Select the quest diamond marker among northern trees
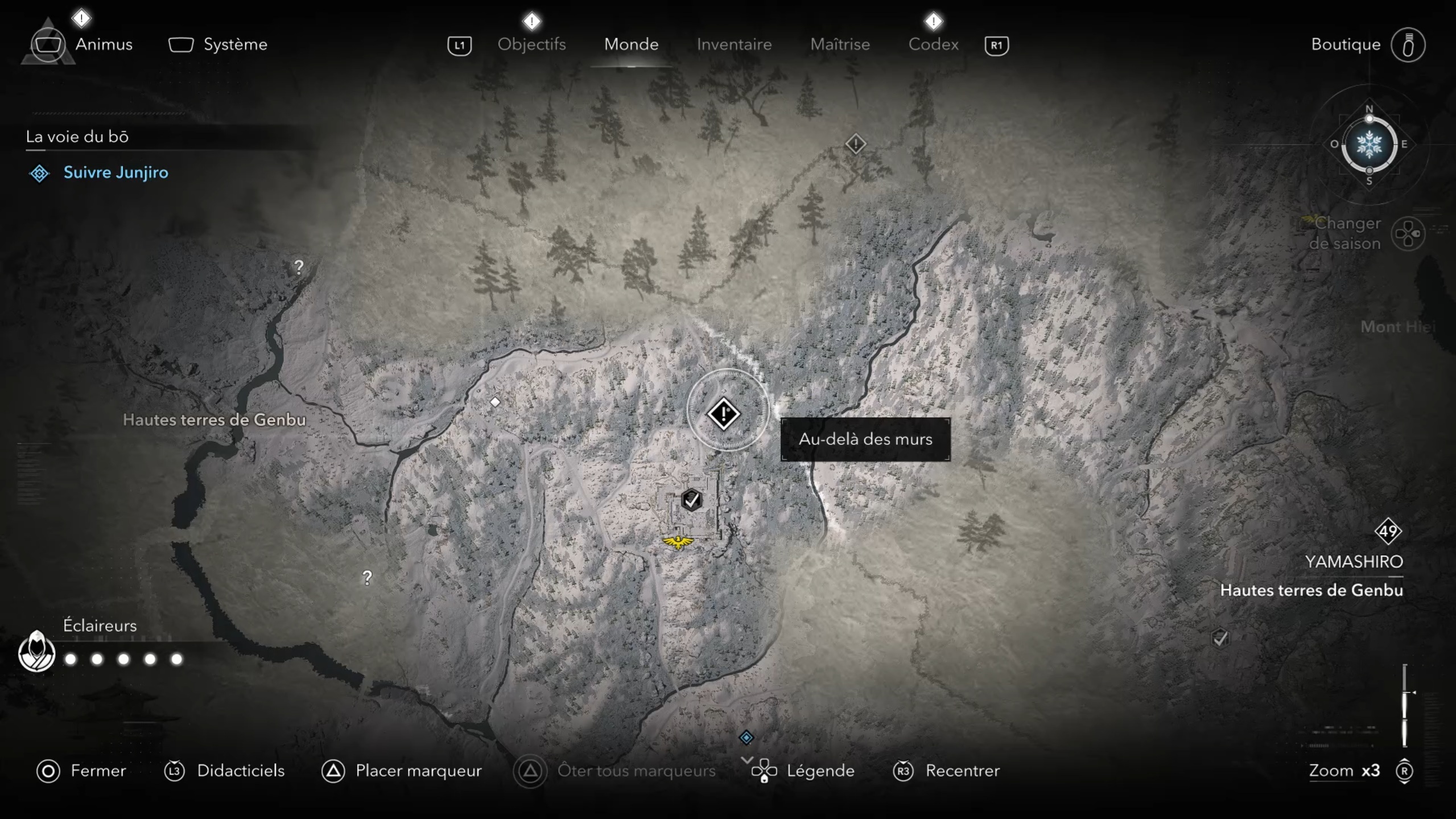 click(855, 143)
